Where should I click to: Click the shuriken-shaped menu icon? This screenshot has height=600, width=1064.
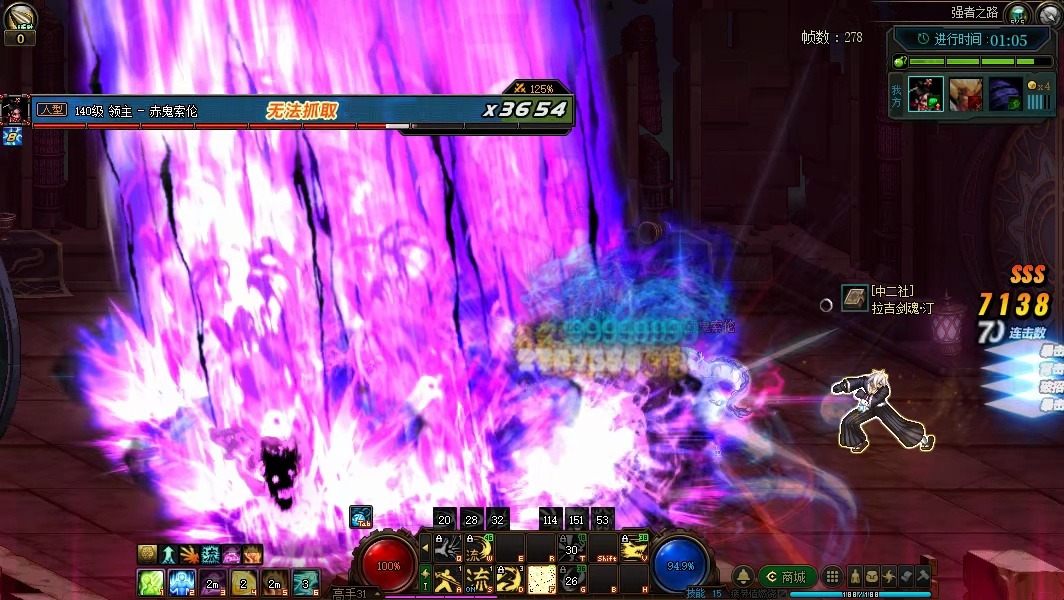(889, 577)
